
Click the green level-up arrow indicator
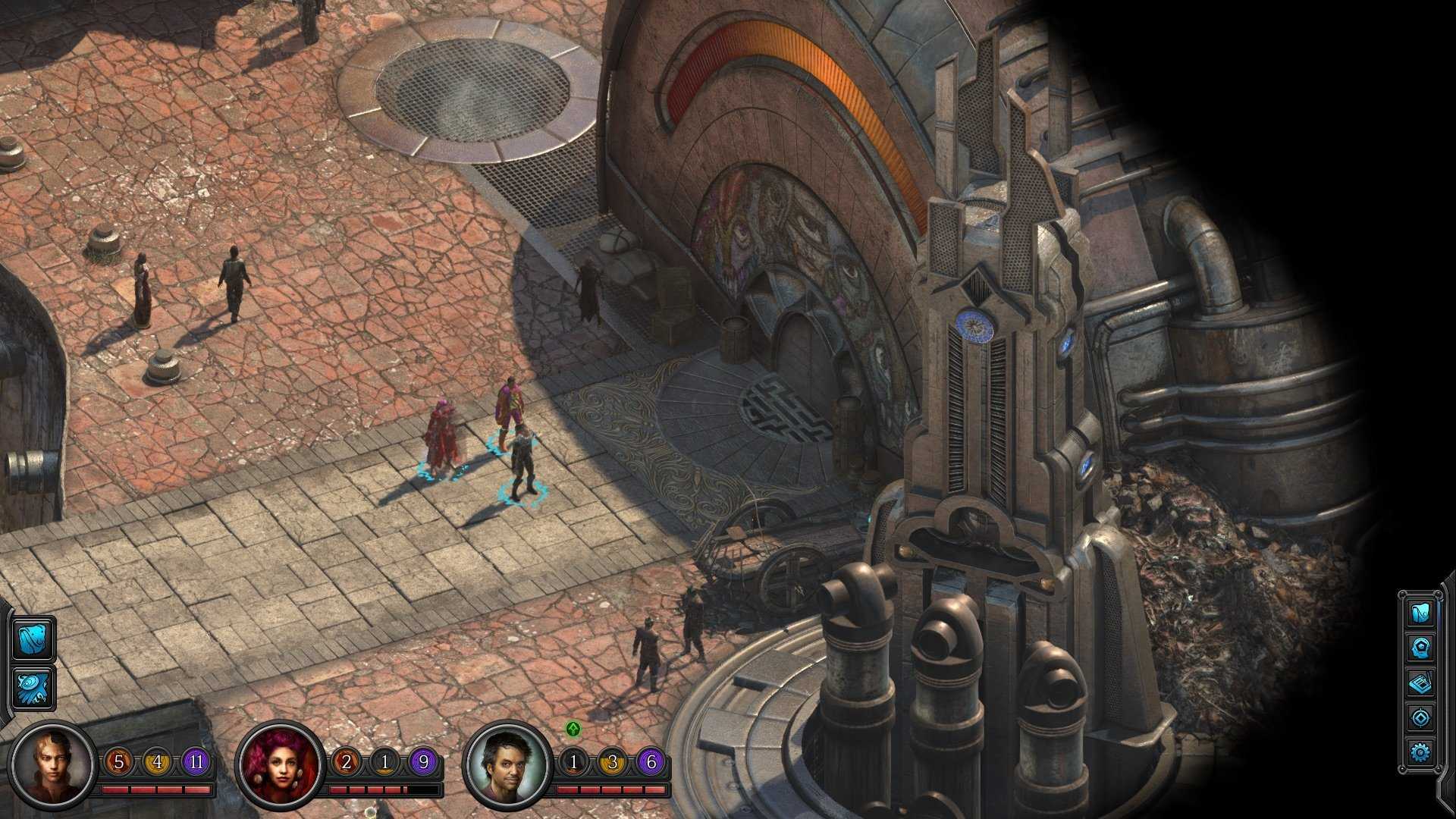(574, 730)
